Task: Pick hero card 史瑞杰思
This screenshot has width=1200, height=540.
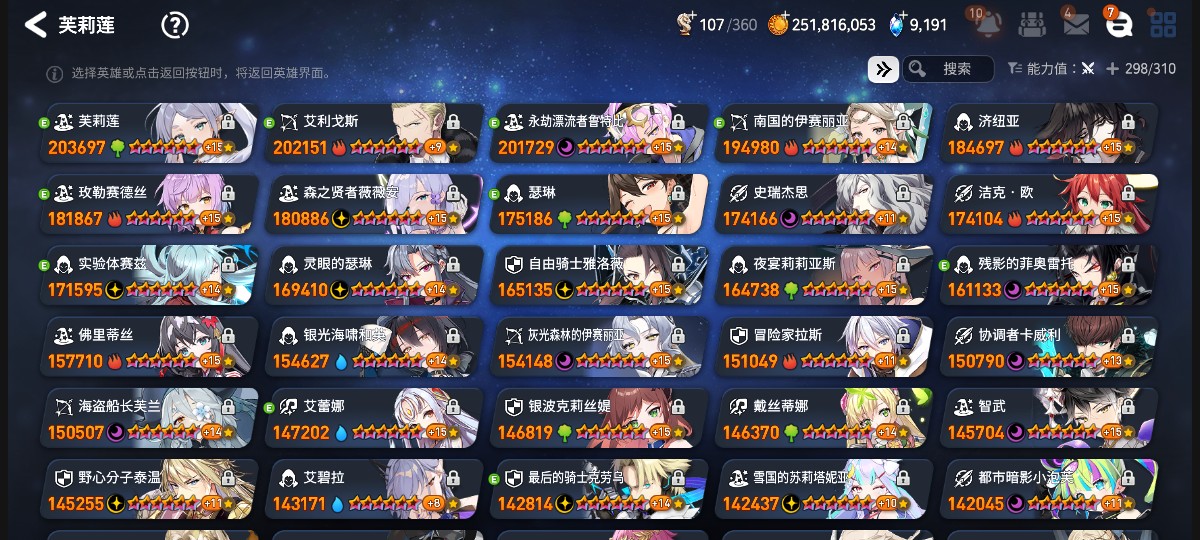Action: pos(824,205)
